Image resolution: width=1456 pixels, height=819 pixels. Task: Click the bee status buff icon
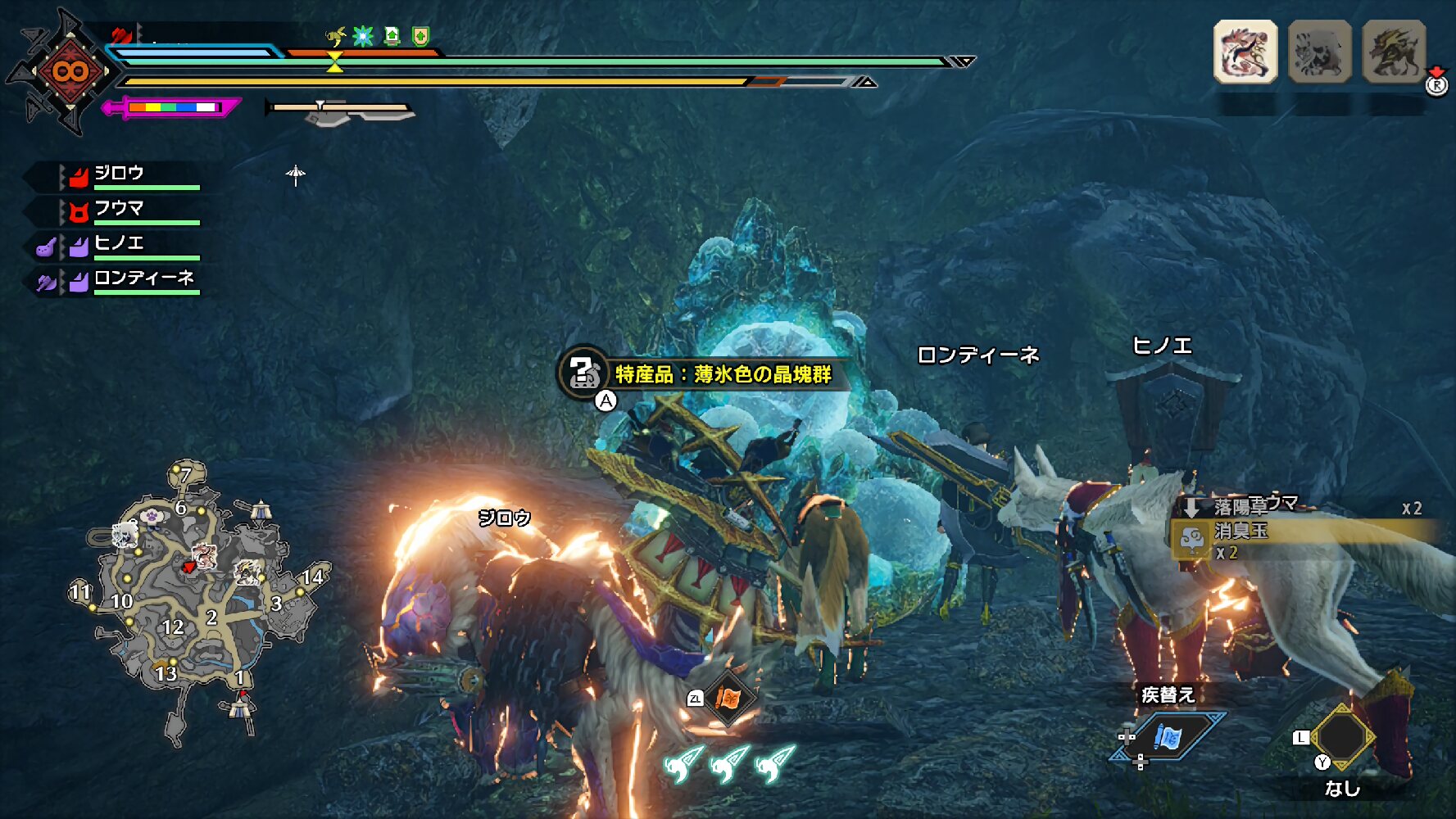click(x=335, y=36)
